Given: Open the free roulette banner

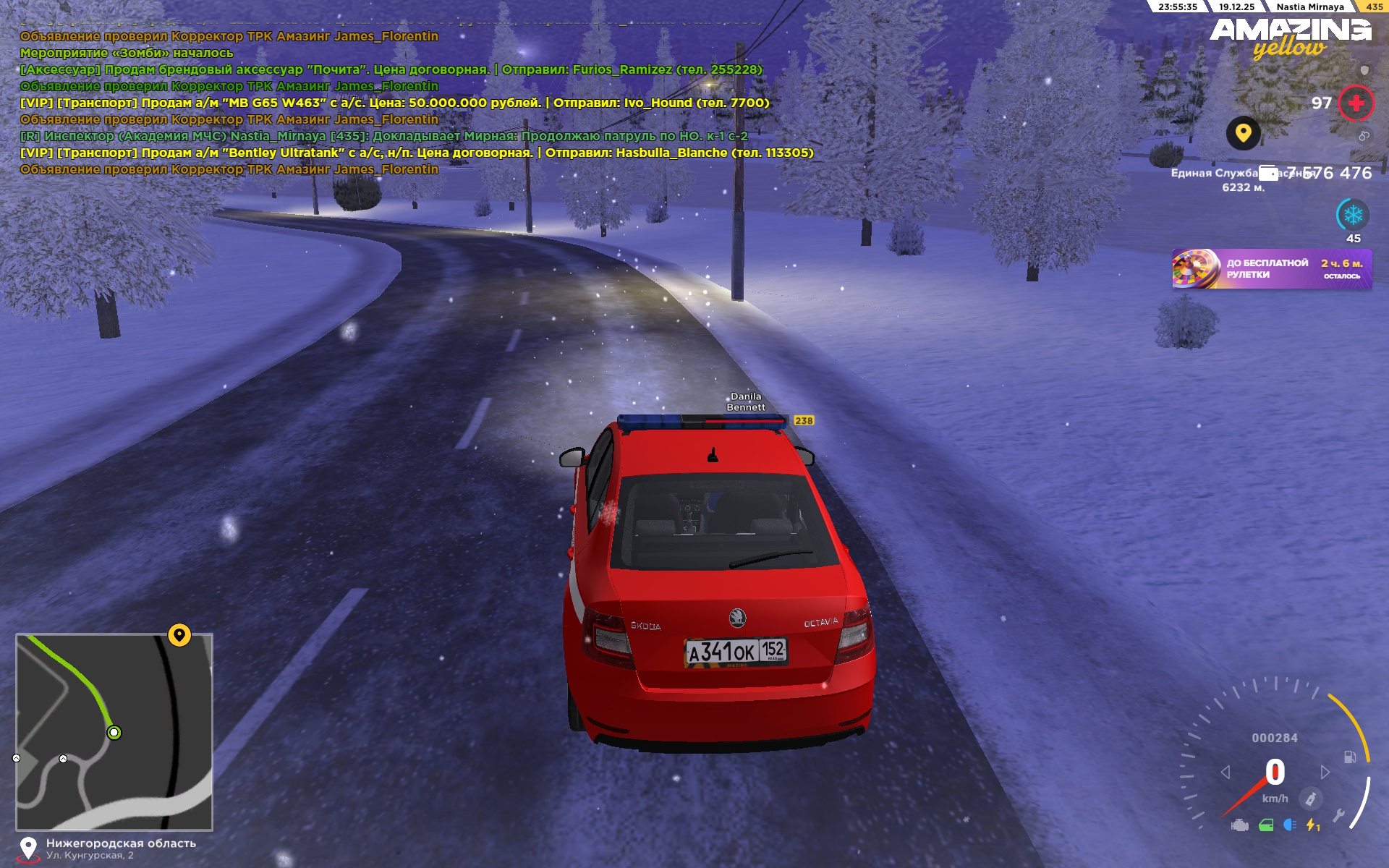Looking at the screenshot, I should tap(1271, 269).
